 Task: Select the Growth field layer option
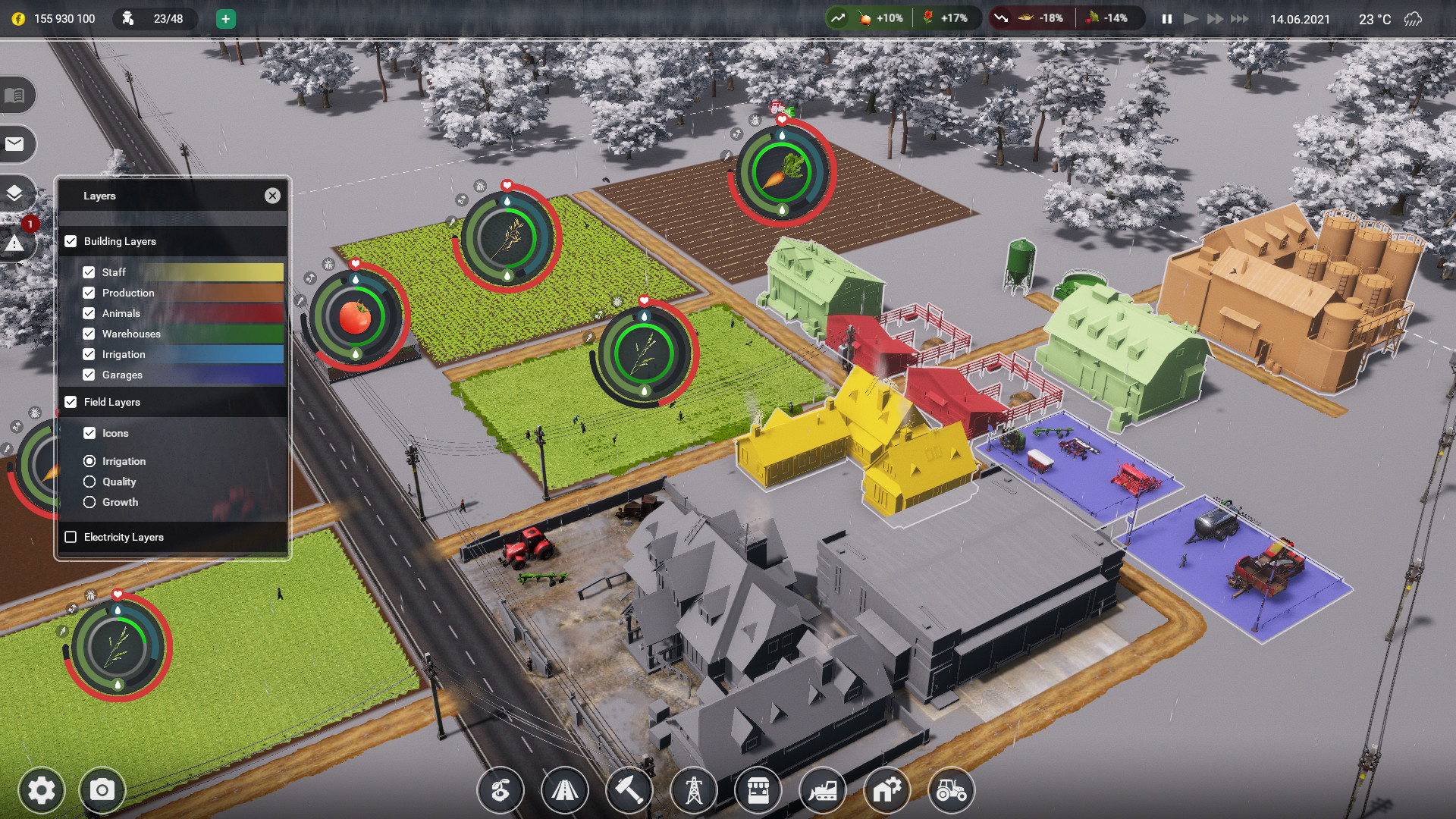point(90,502)
